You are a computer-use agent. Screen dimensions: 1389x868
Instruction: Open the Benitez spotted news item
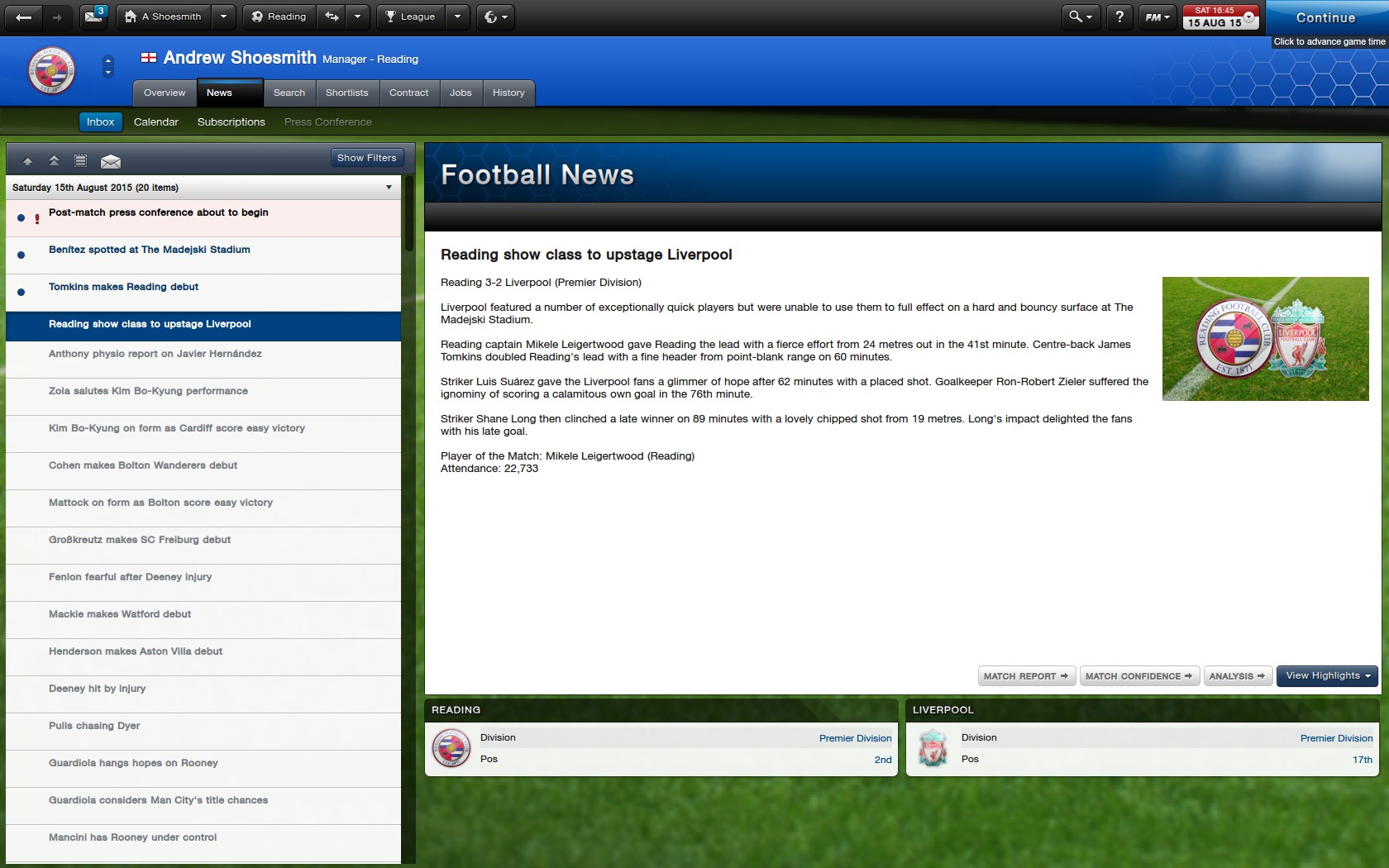150,250
